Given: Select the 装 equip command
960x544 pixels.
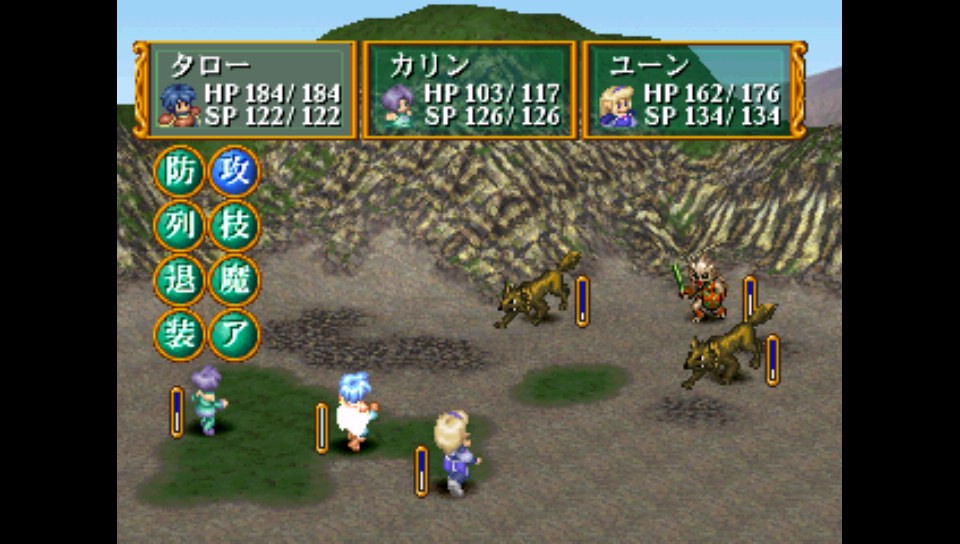Looking at the screenshot, I should click(179, 334).
